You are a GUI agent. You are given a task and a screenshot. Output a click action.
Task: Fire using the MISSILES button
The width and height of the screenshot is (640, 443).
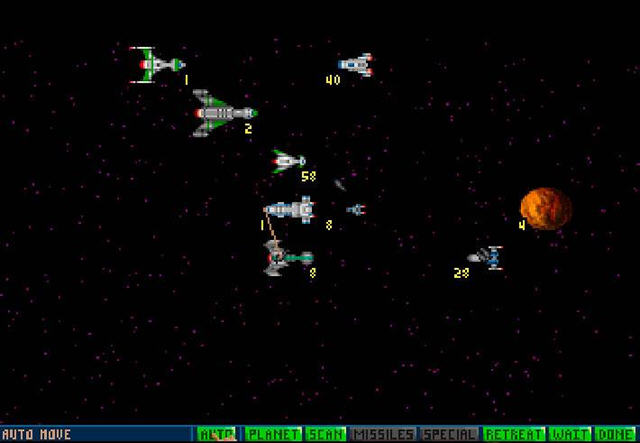[x=385, y=434]
